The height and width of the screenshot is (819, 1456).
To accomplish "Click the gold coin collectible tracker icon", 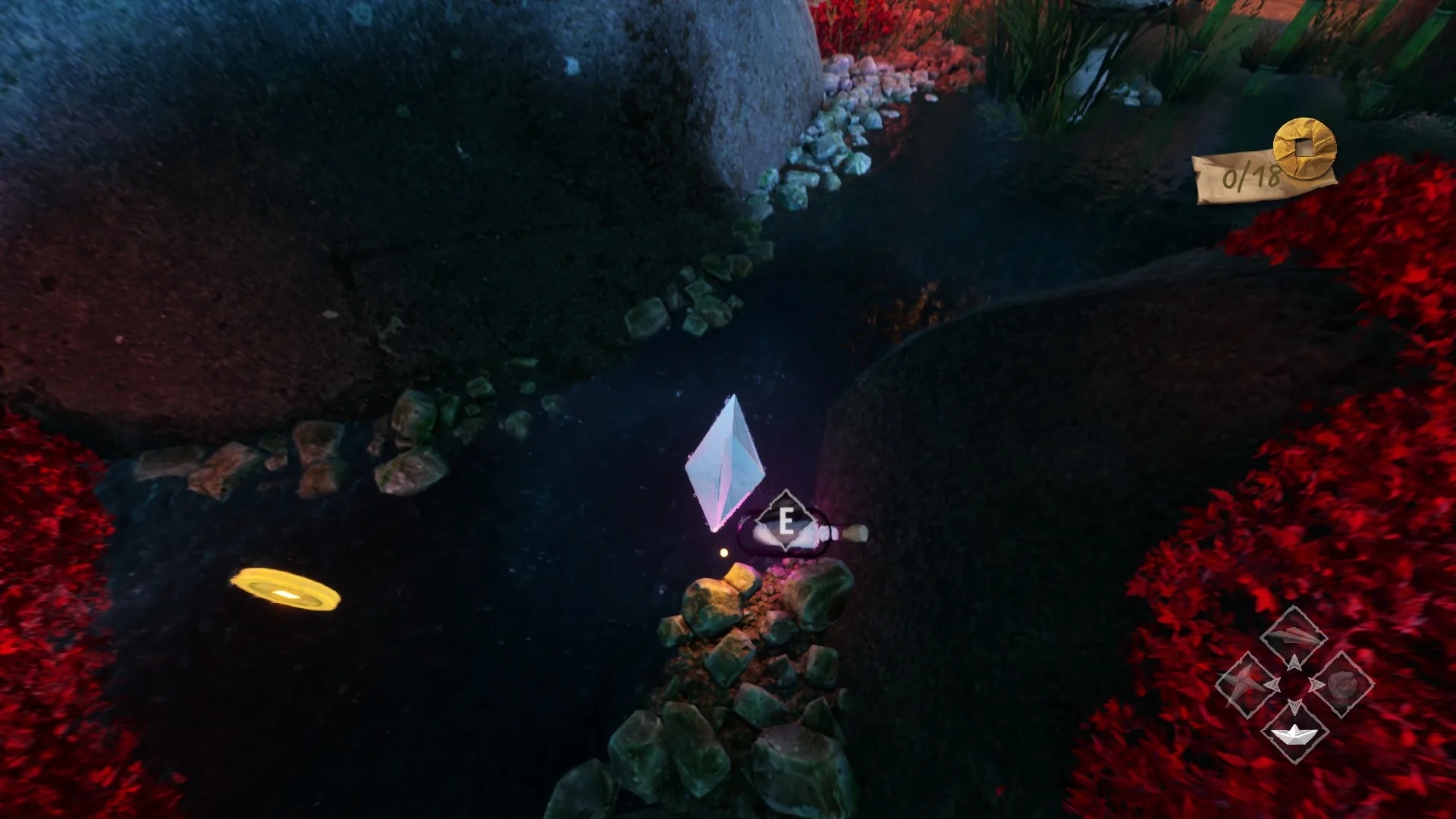I will coord(1304,148).
